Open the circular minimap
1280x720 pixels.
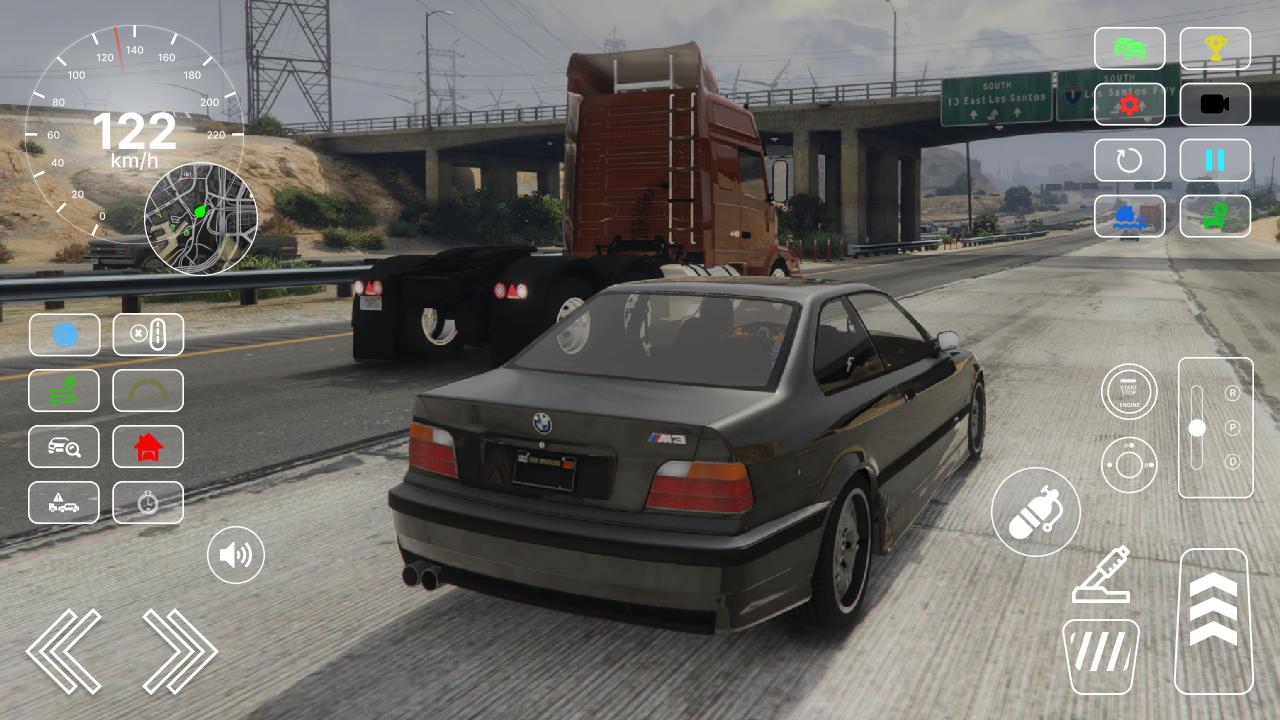(x=200, y=219)
